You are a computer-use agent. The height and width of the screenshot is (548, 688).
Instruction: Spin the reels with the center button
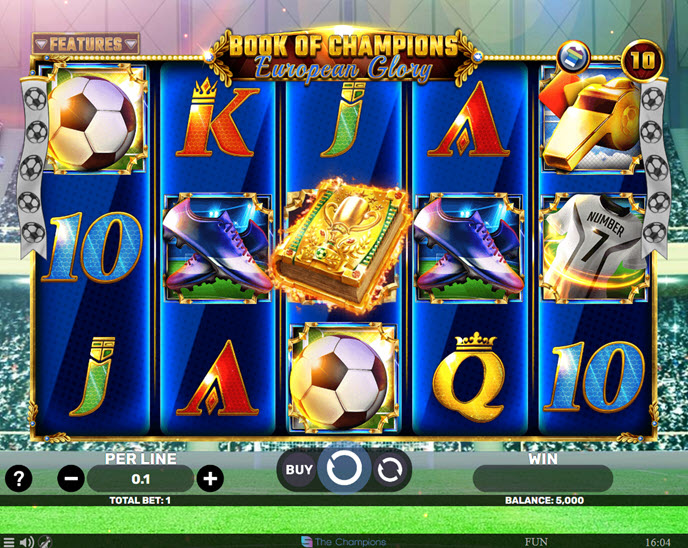coord(344,467)
